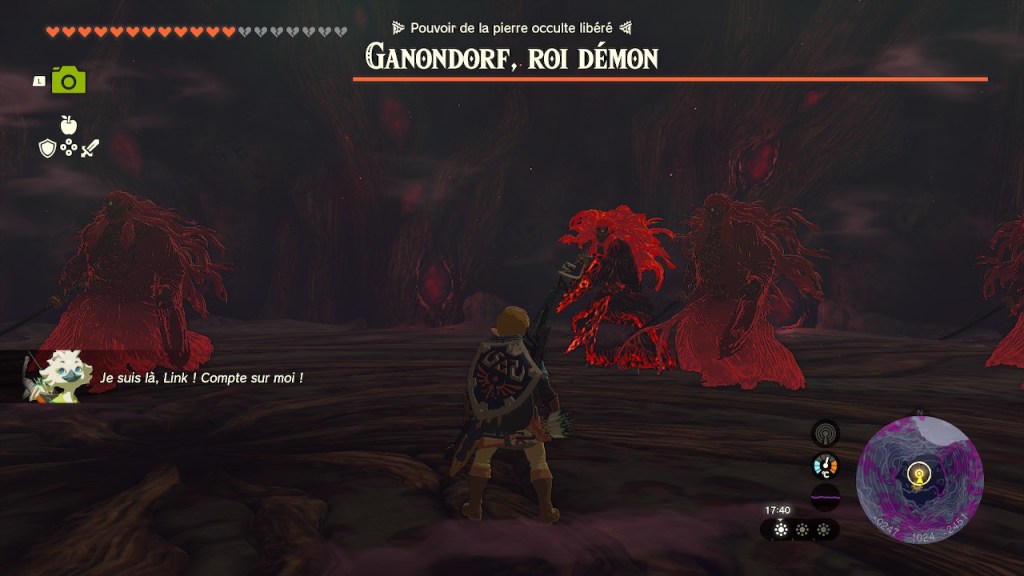Click the noise level meter
The width and height of the screenshot is (1024, 576).
[825, 497]
